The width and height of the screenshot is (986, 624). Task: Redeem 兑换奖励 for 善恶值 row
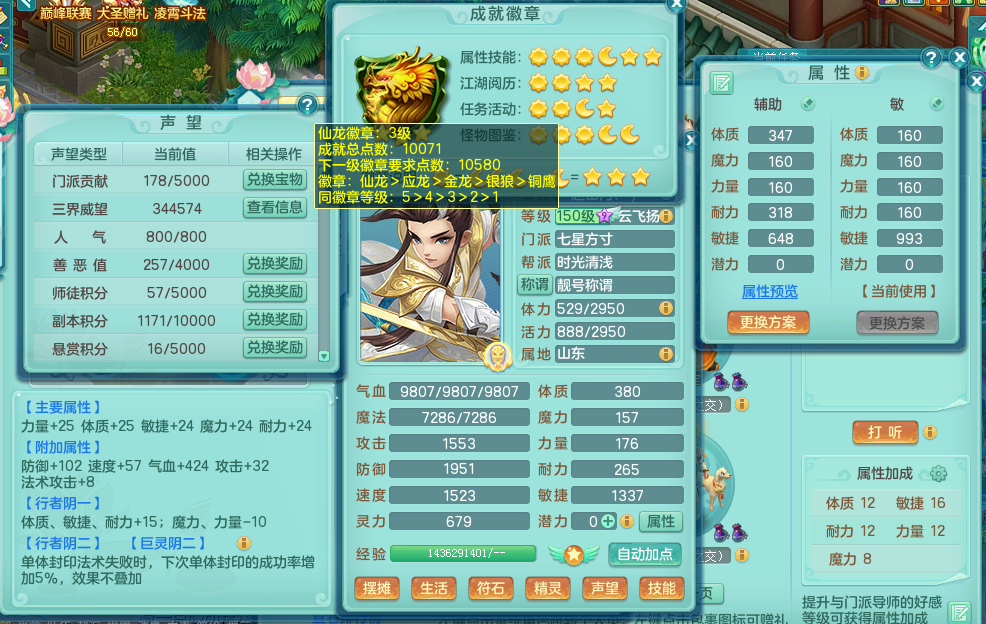tap(274, 264)
